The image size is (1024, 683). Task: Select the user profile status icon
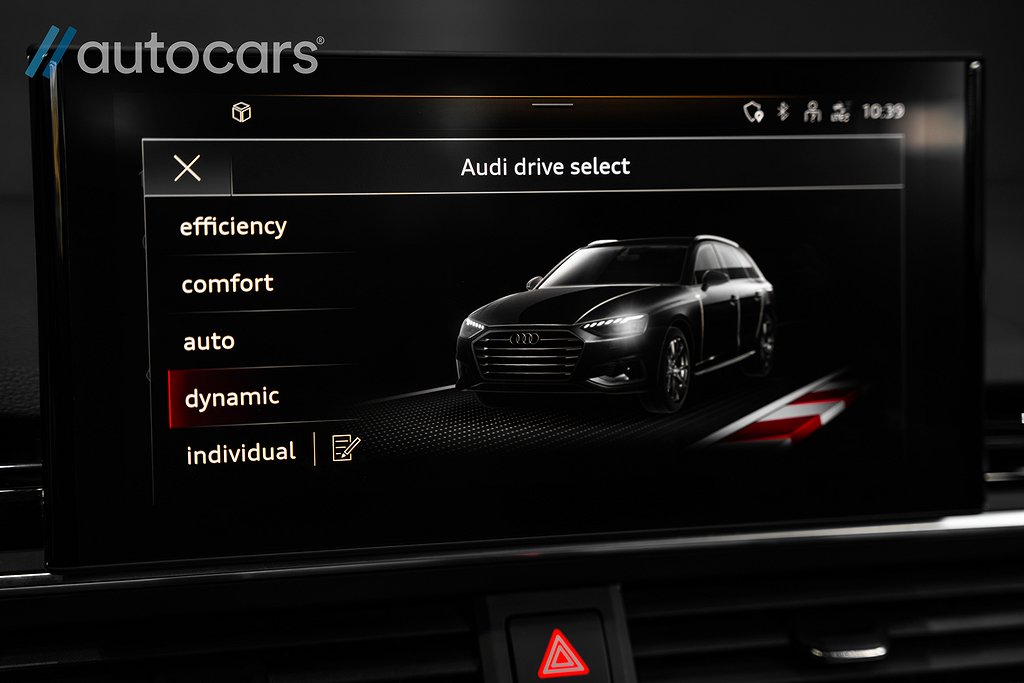tap(811, 111)
